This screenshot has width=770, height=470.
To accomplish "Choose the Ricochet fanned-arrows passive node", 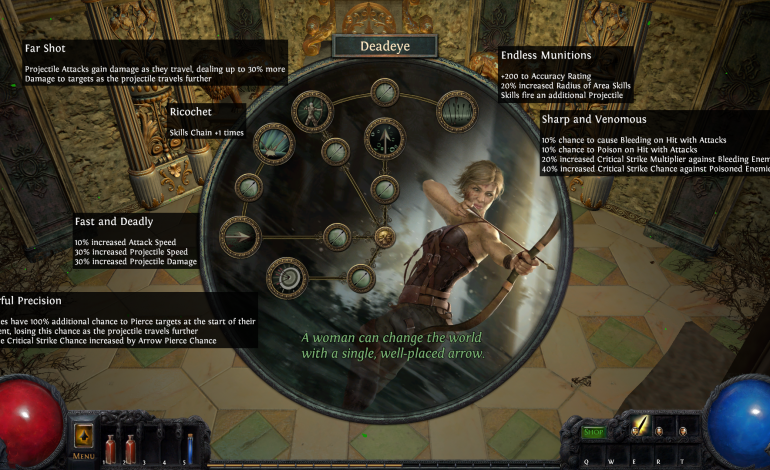I will click(x=274, y=144).
